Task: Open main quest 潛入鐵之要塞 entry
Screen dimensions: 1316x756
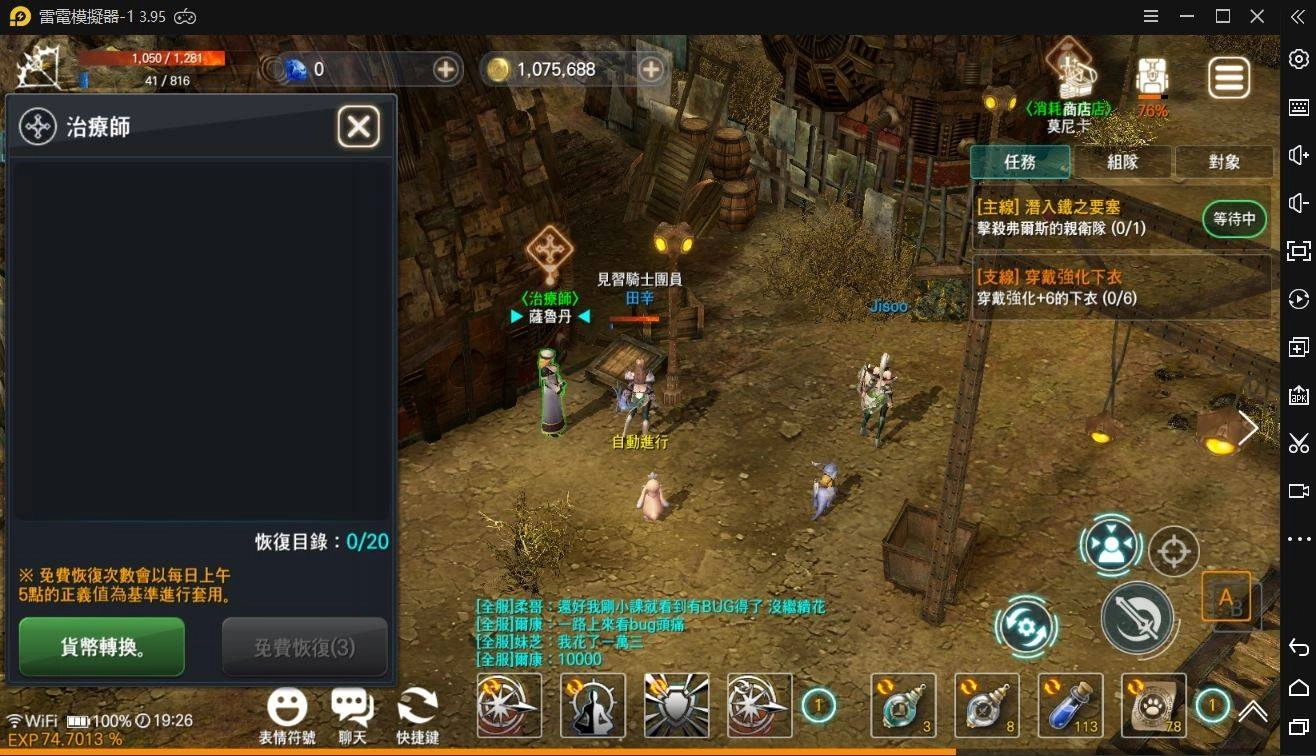Action: 1085,218
